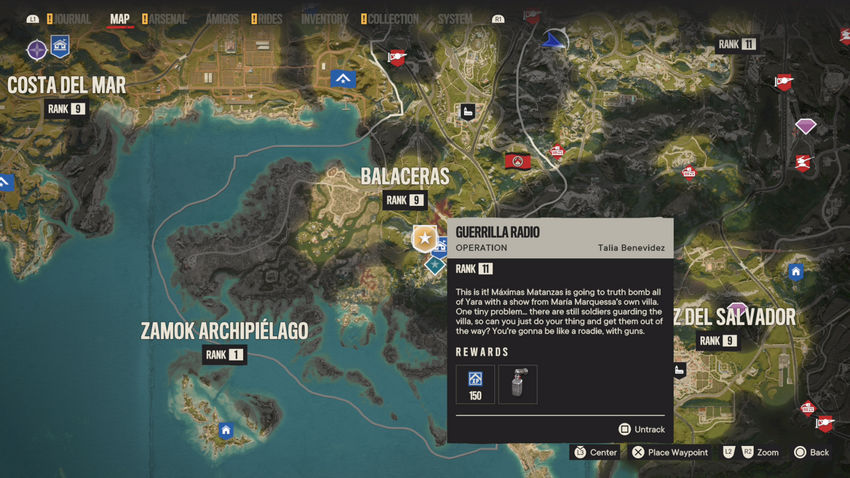The image size is (850, 478).
Task: Select the blue chevron marker near Costa del Mar
Action: coord(343,78)
